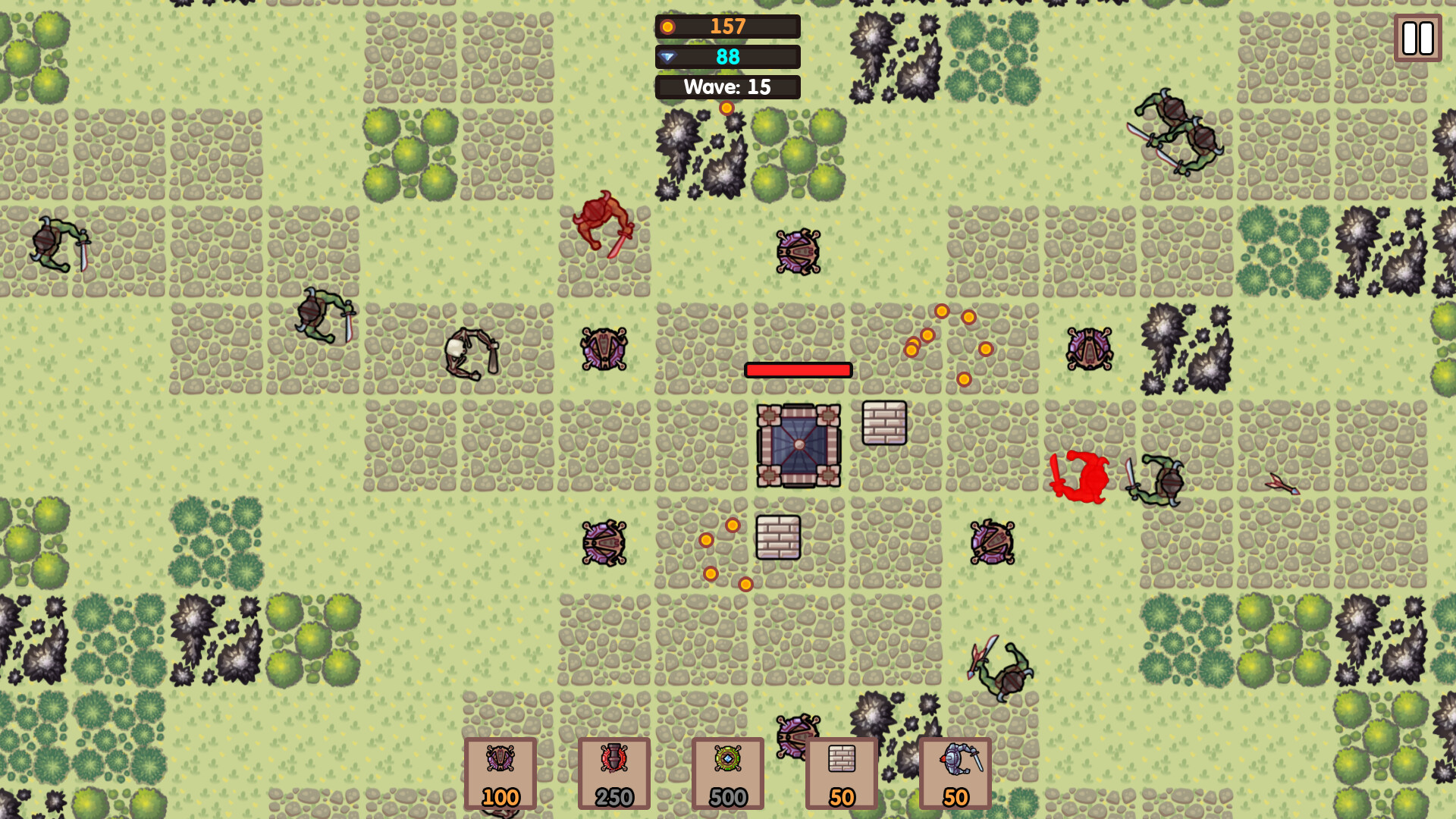Select the 50-cost knight unit in the shop
Viewport: 1456px width, 819px height.
tap(955, 772)
